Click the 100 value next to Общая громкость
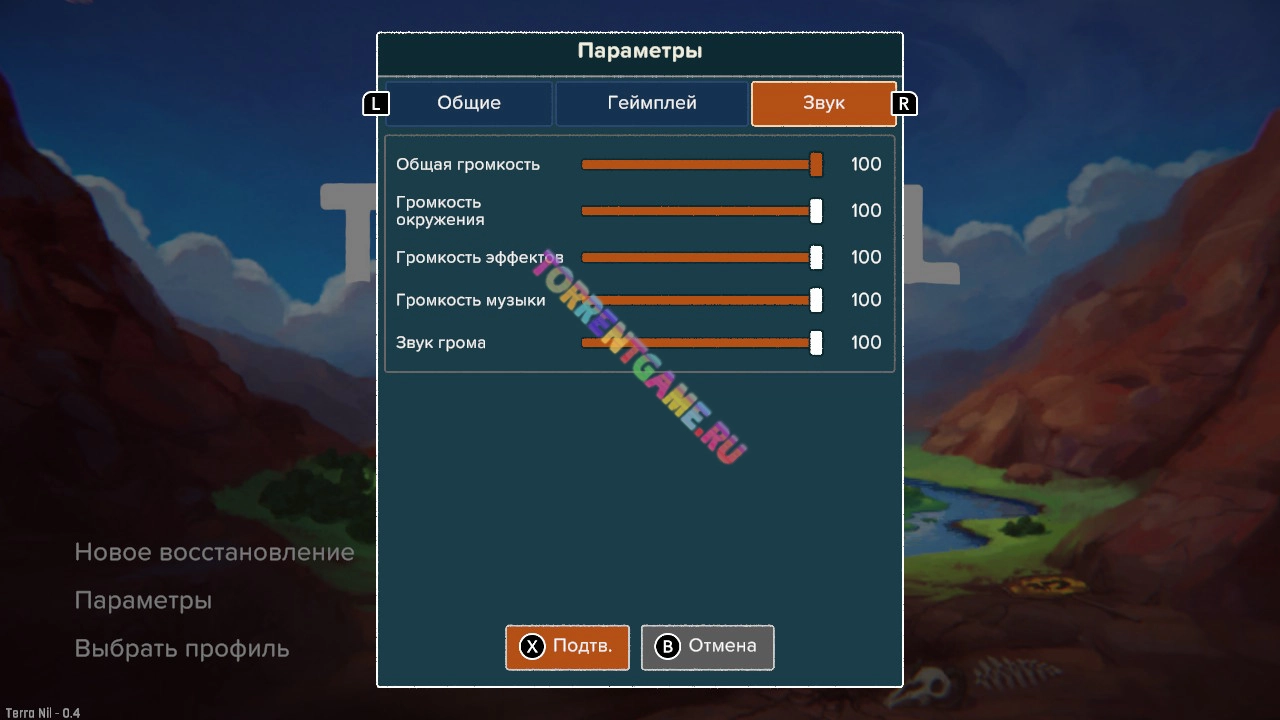 click(x=866, y=164)
